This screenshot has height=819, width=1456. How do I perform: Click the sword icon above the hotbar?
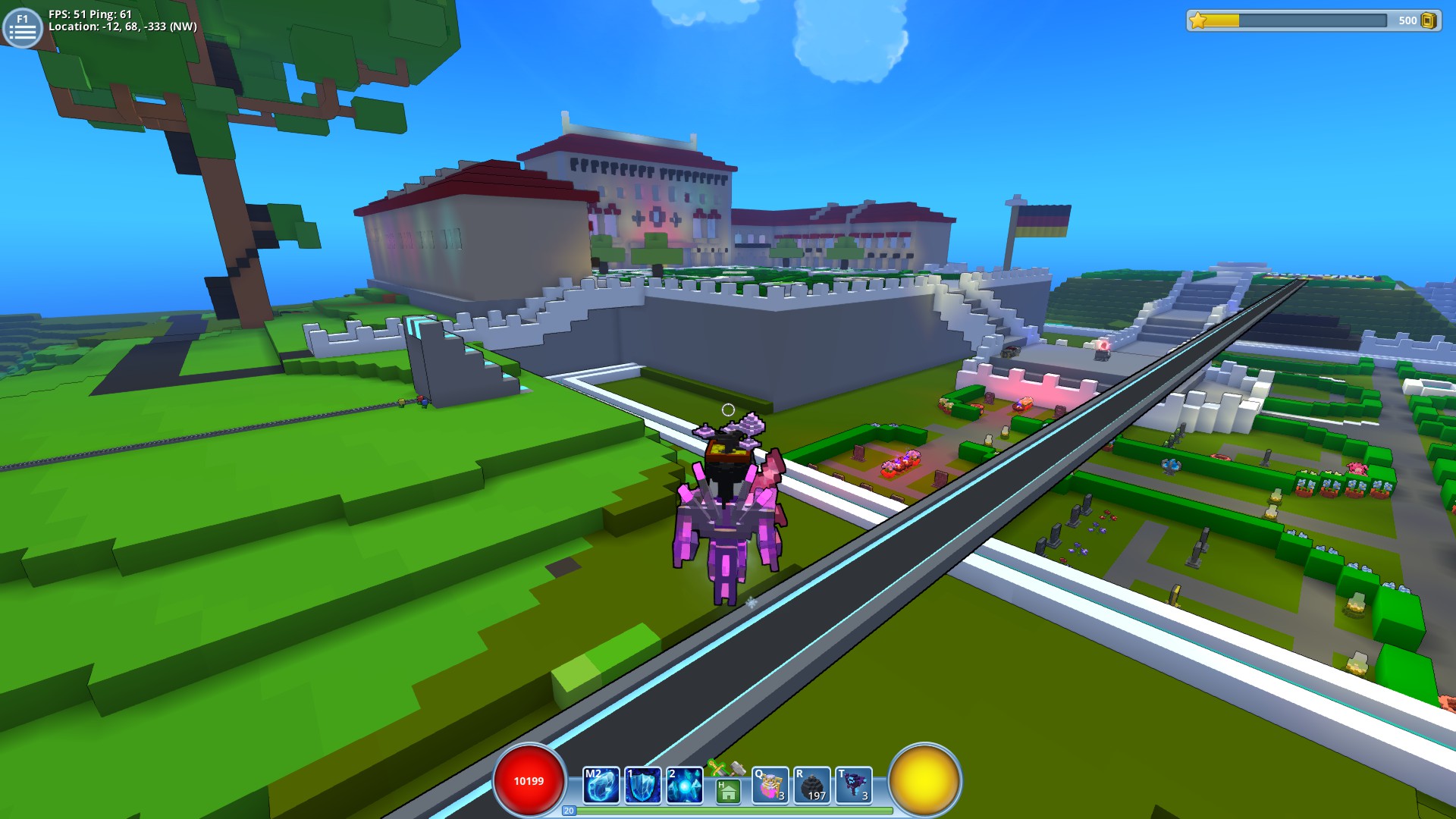[716, 768]
